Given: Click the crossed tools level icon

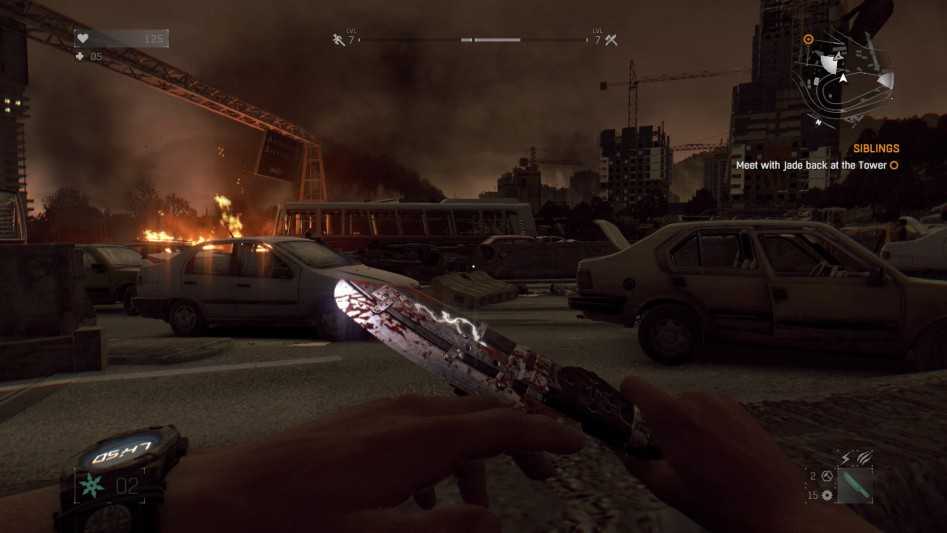Looking at the screenshot, I should tap(612, 40).
